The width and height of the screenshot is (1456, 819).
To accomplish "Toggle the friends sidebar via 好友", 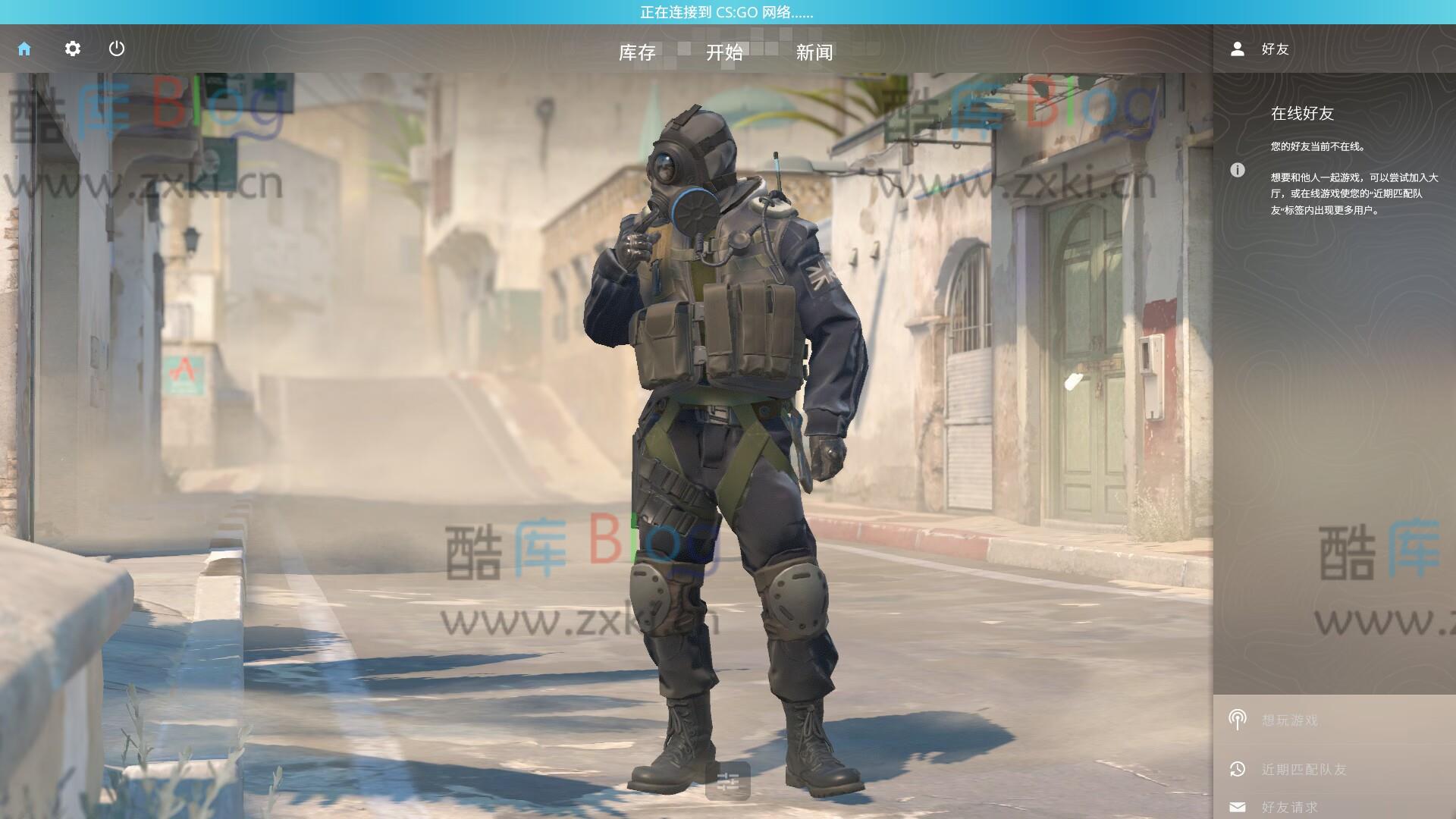I will pyautogui.click(x=1275, y=49).
